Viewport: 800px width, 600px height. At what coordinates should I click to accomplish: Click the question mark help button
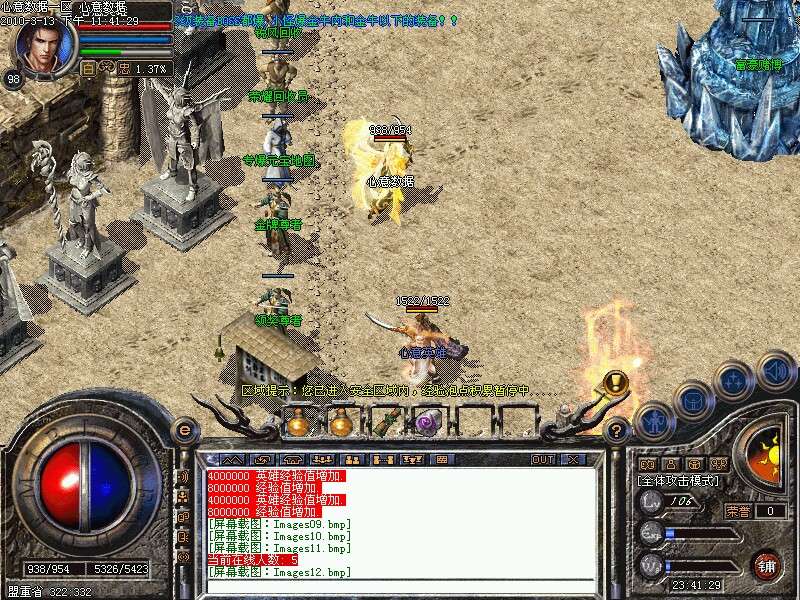point(617,430)
